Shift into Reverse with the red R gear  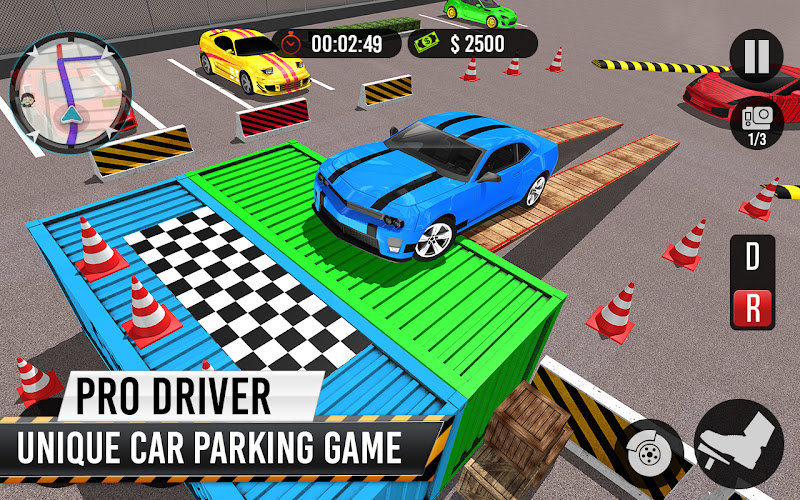(752, 308)
